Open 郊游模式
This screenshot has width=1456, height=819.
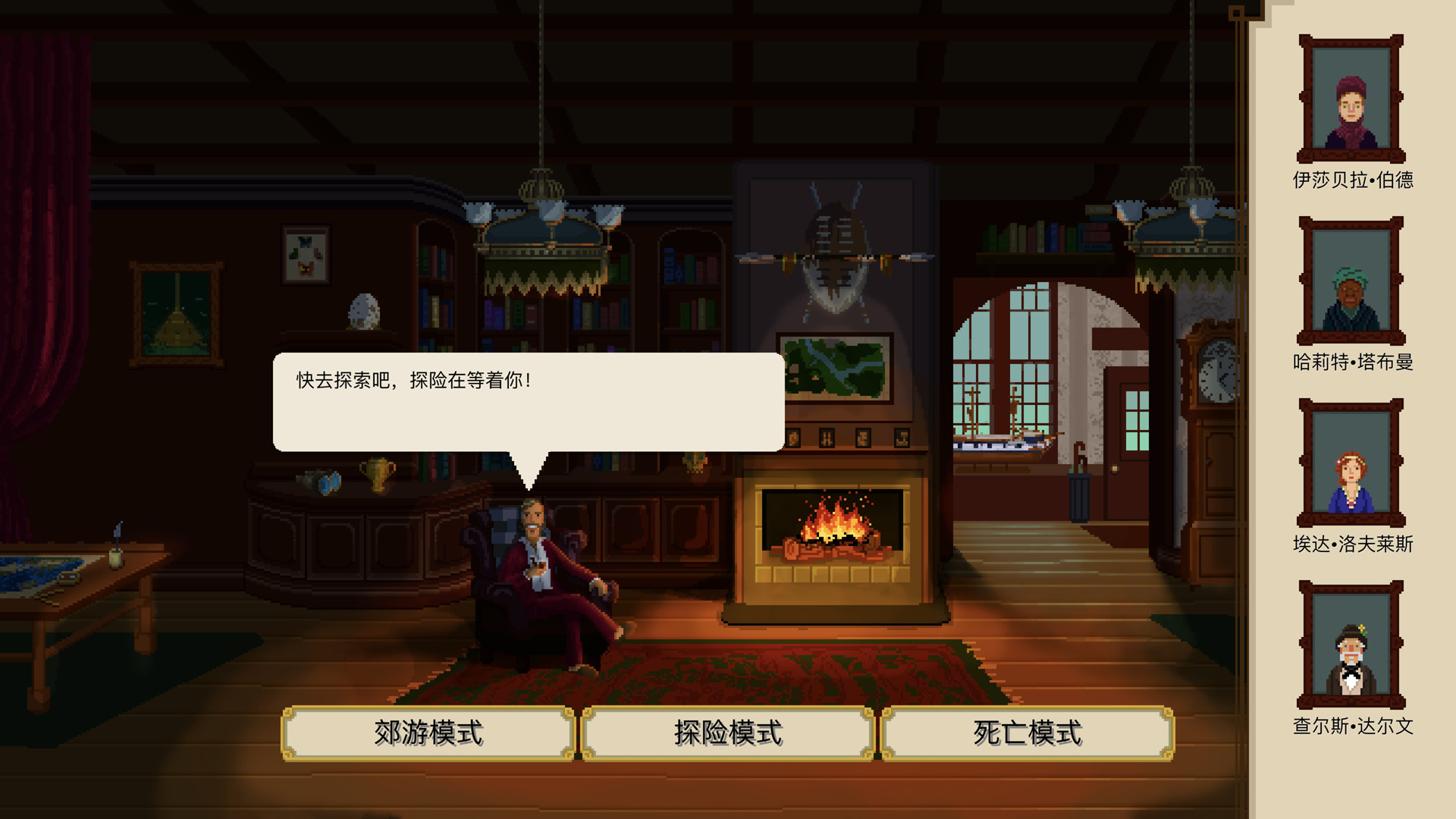[428, 733]
